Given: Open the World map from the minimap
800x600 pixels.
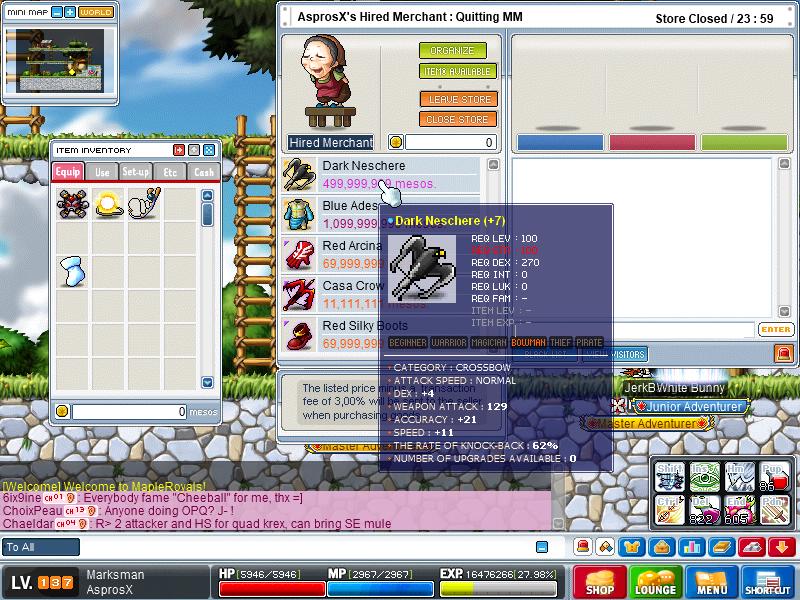Looking at the screenshot, I should [x=96, y=12].
